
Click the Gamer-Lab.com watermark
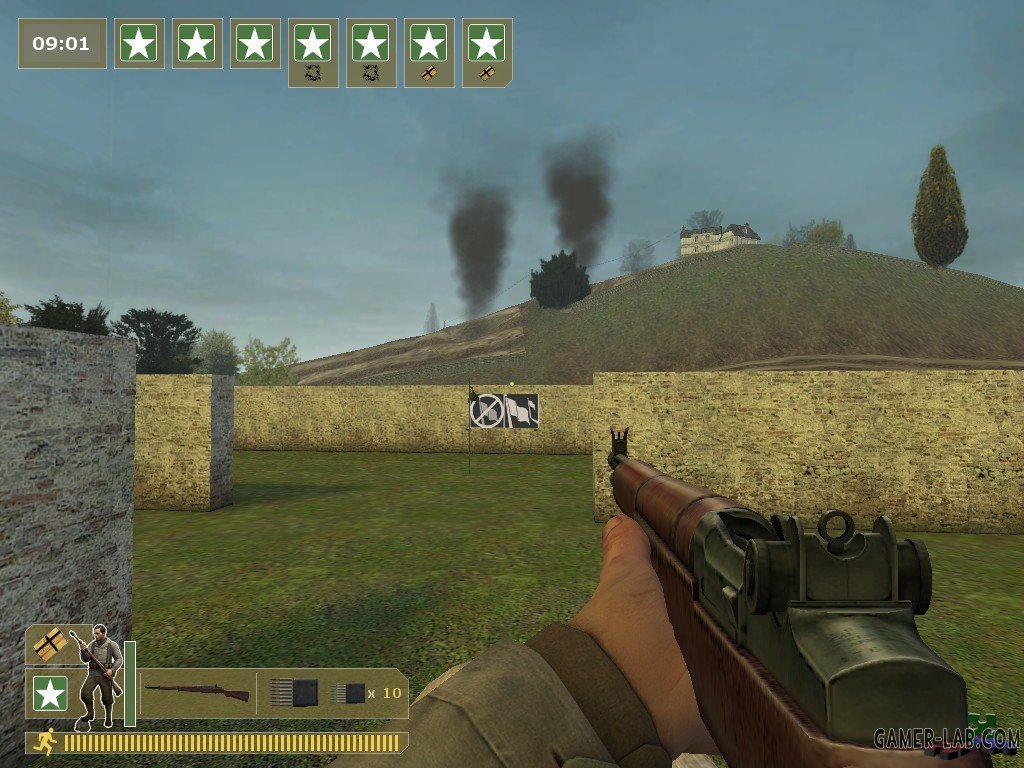pyautogui.click(x=945, y=738)
